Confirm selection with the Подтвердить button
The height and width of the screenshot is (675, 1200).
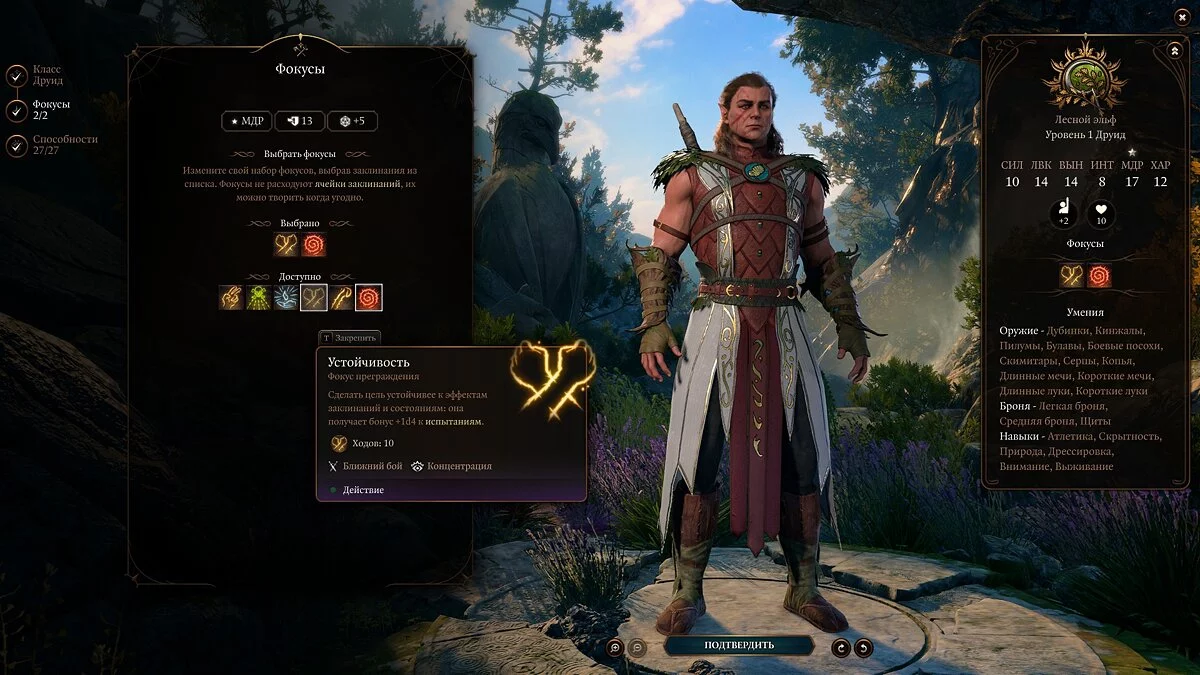coord(738,645)
